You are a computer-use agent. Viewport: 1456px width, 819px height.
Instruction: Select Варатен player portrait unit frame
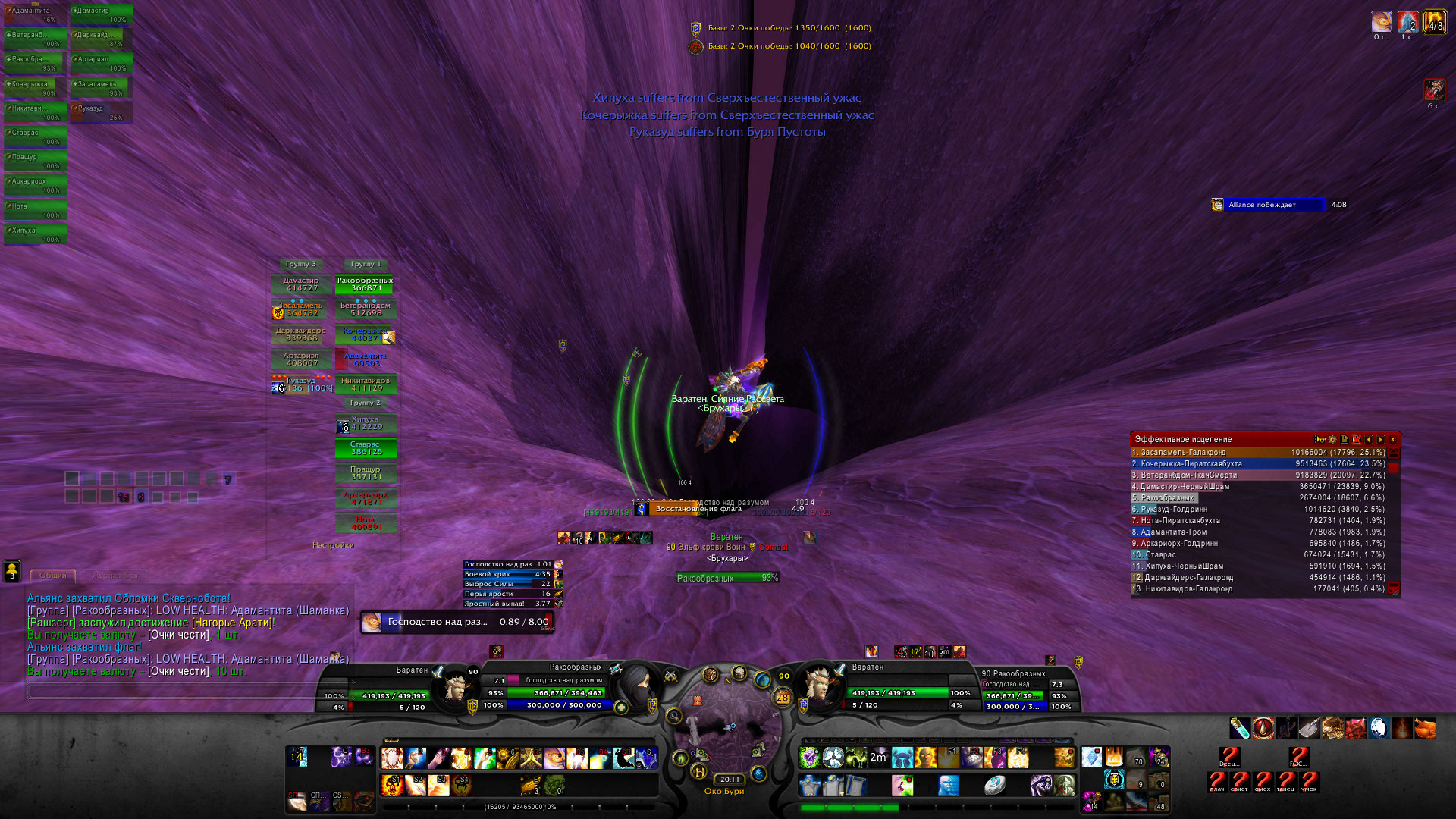tap(456, 685)
